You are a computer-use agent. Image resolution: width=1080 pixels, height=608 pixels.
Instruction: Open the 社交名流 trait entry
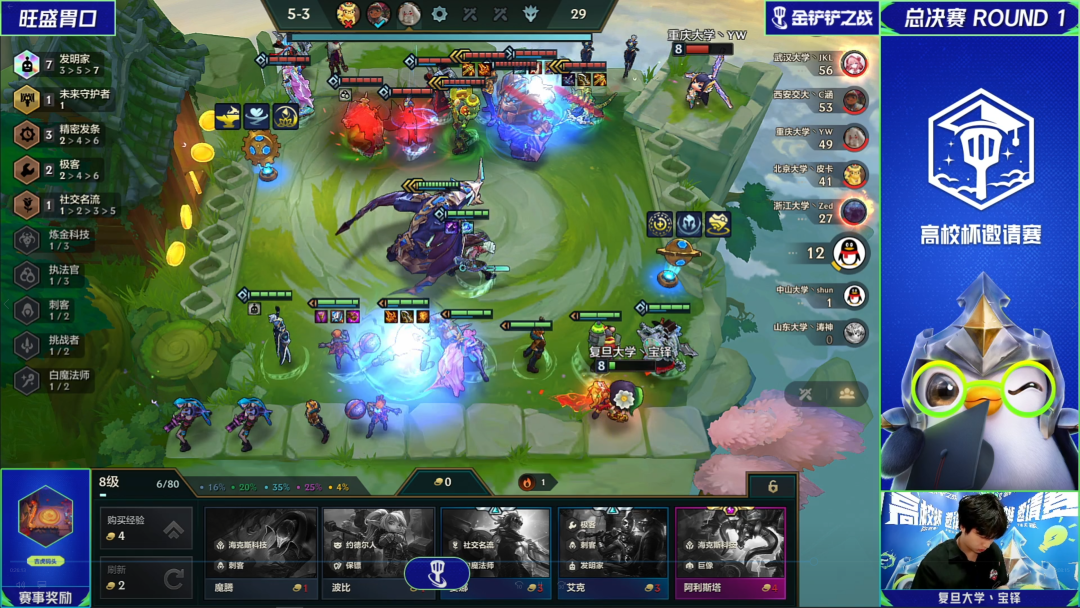(x=62, y=205)
